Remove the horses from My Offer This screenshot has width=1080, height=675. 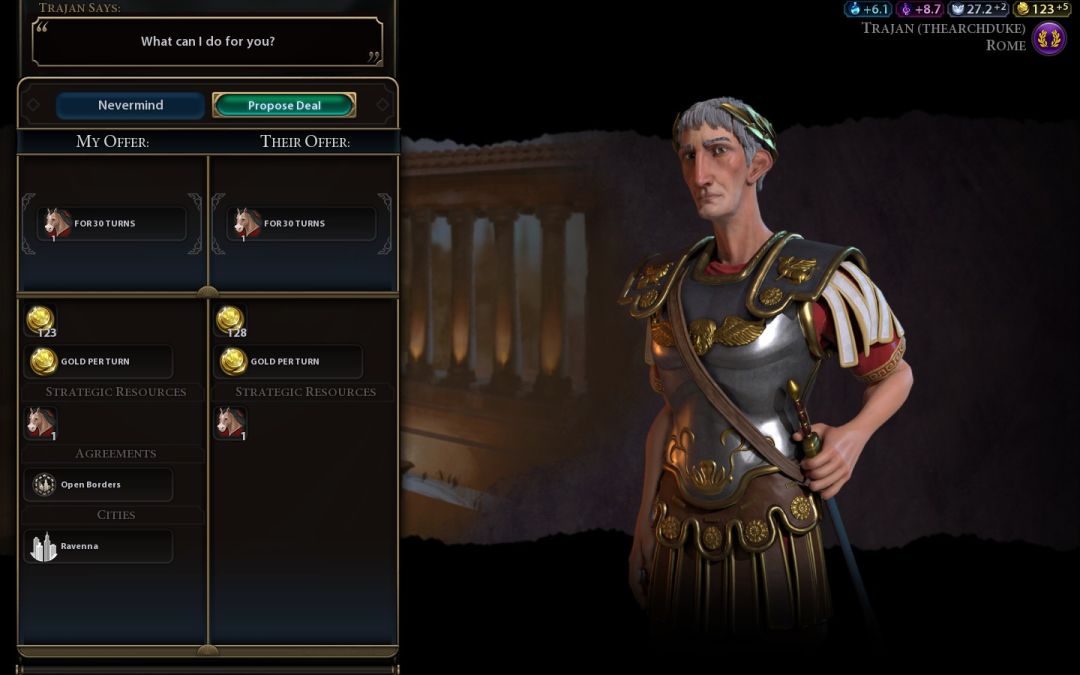click(112, 223)
